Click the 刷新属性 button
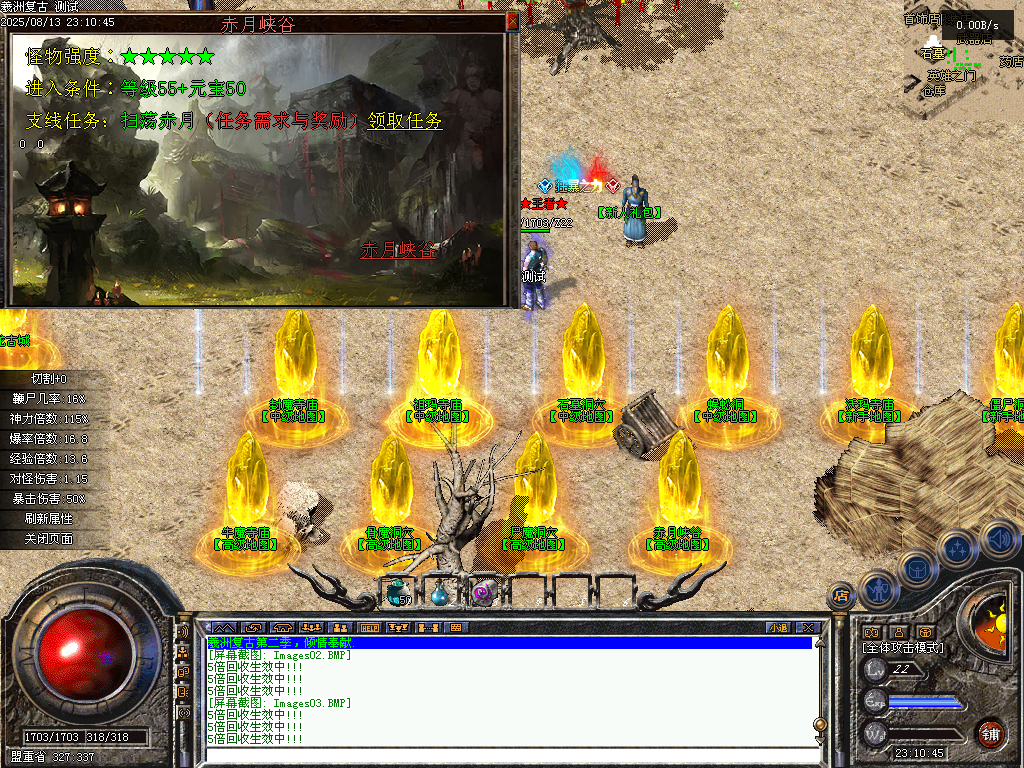The height and width of the screenshot is (768, 1024). pyautogui.click(x=50, y=519)
